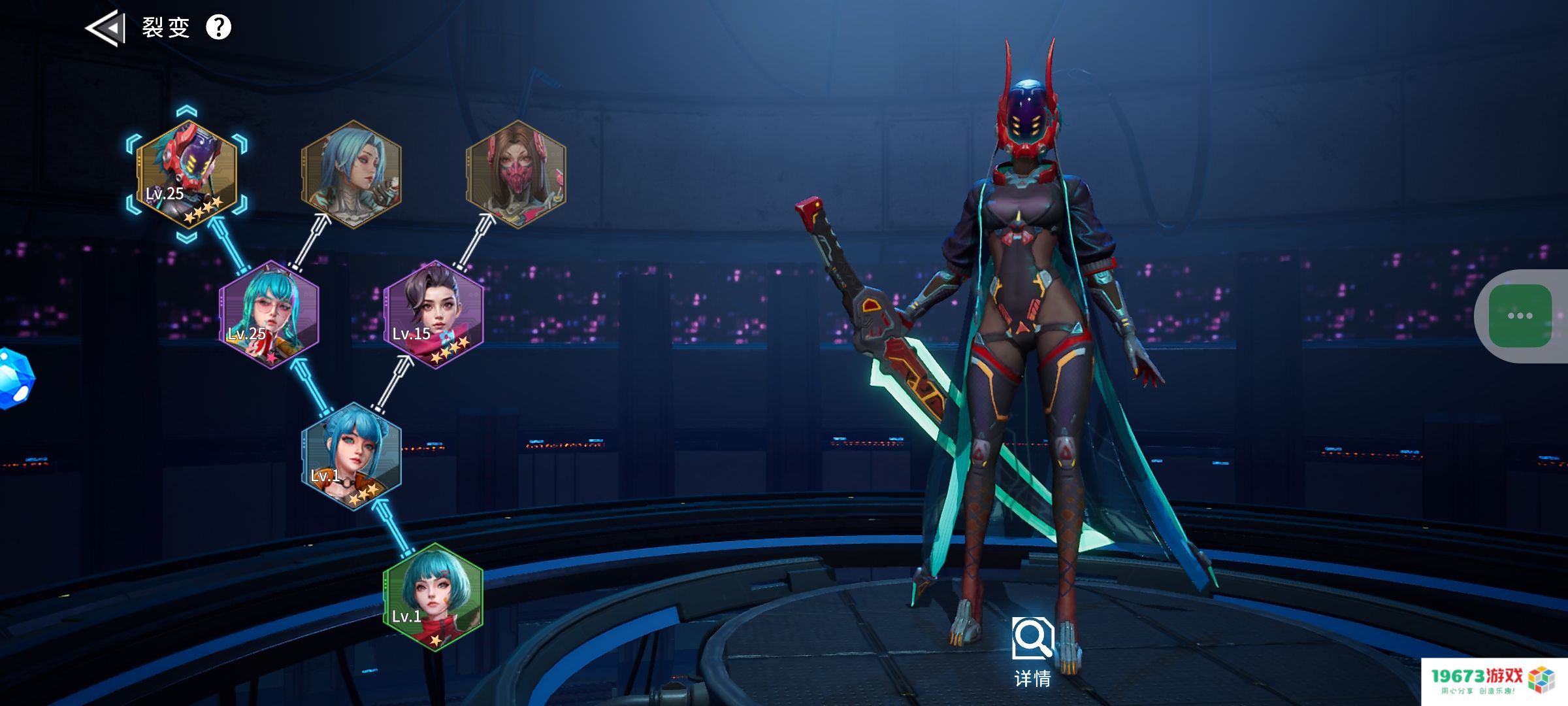Choose the Lv.1 blue hair-buns hero

pos(351,456)
